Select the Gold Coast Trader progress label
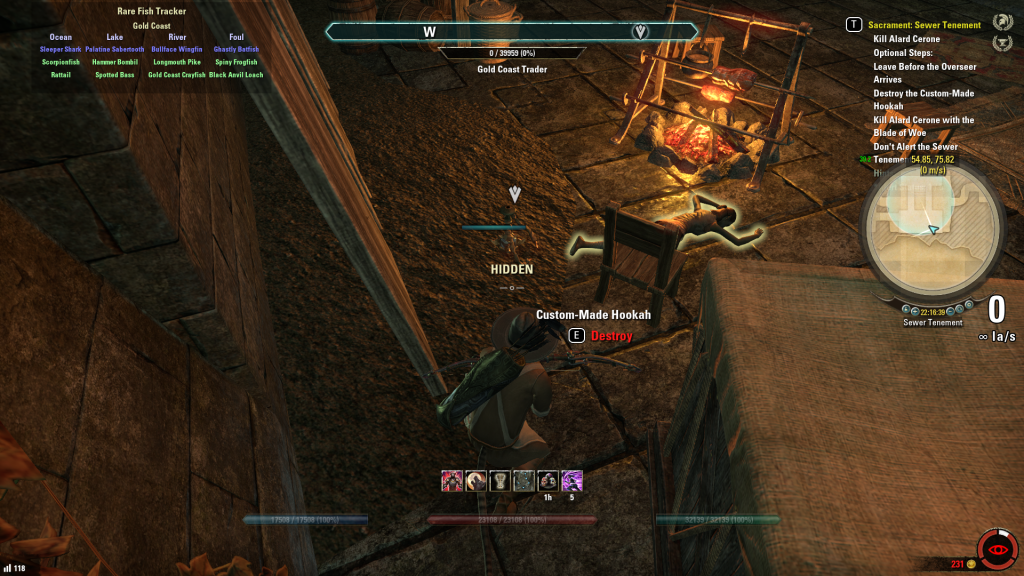This screenshot has height=576, width=1024. [x=511, y=70]
